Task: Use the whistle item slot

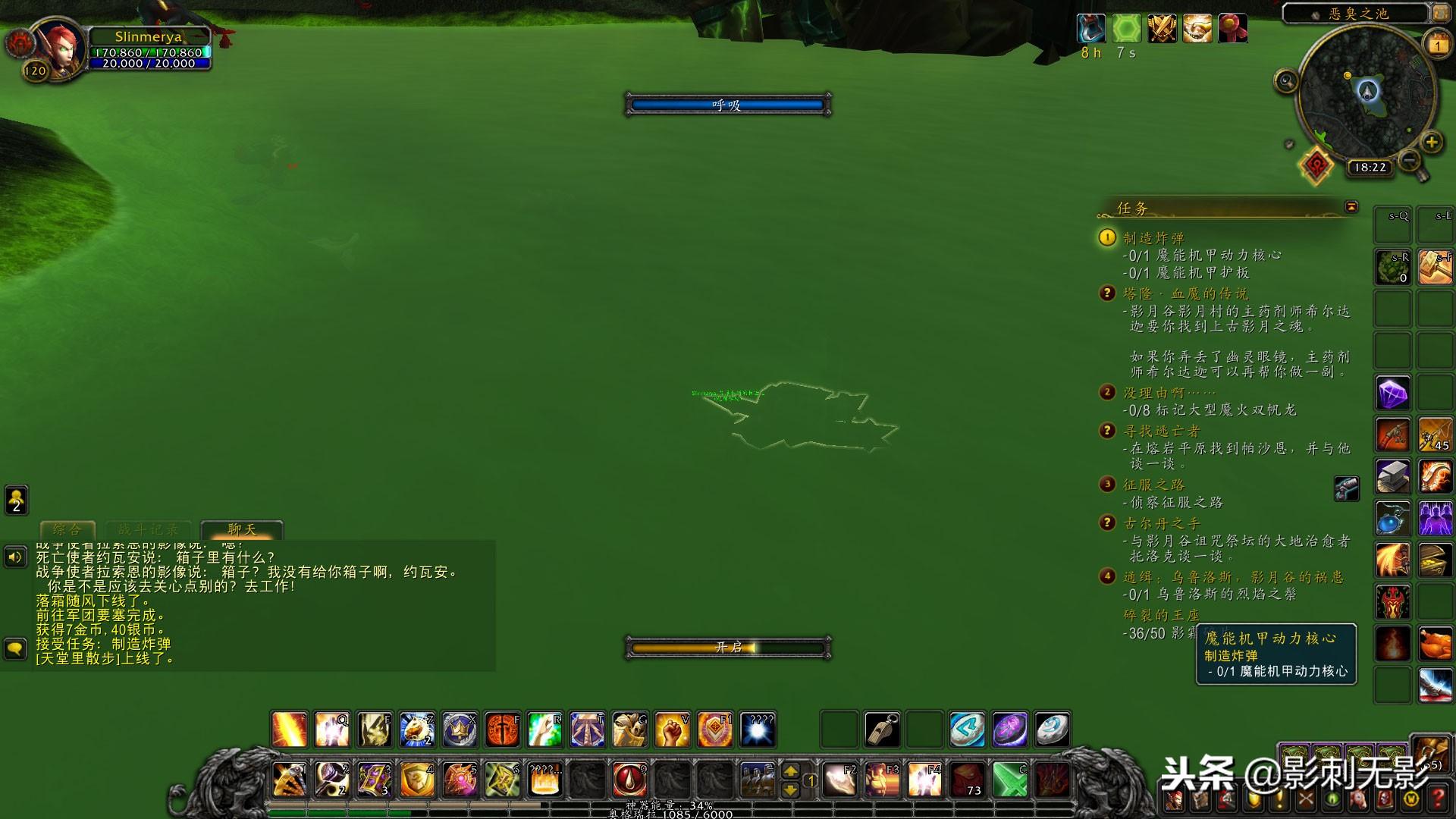Action: (882, 730)
